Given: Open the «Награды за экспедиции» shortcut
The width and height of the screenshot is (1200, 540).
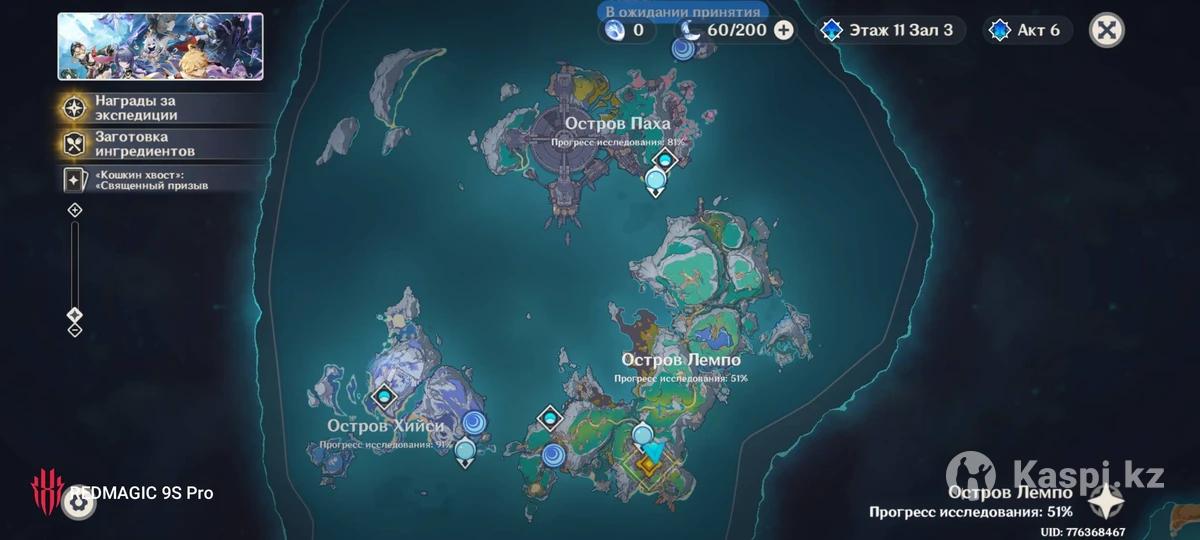Looking at the screenshot, I should pos(136,108).
